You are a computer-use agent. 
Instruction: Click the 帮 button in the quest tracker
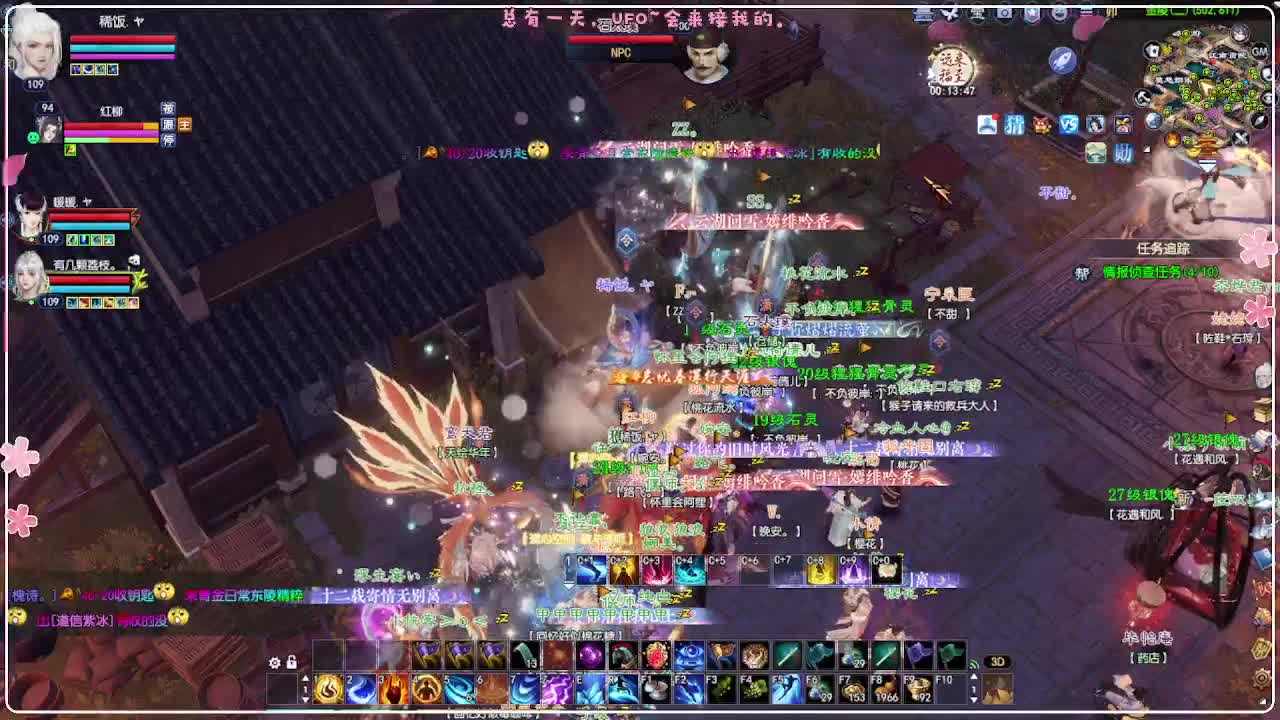tap(1081, 272)
